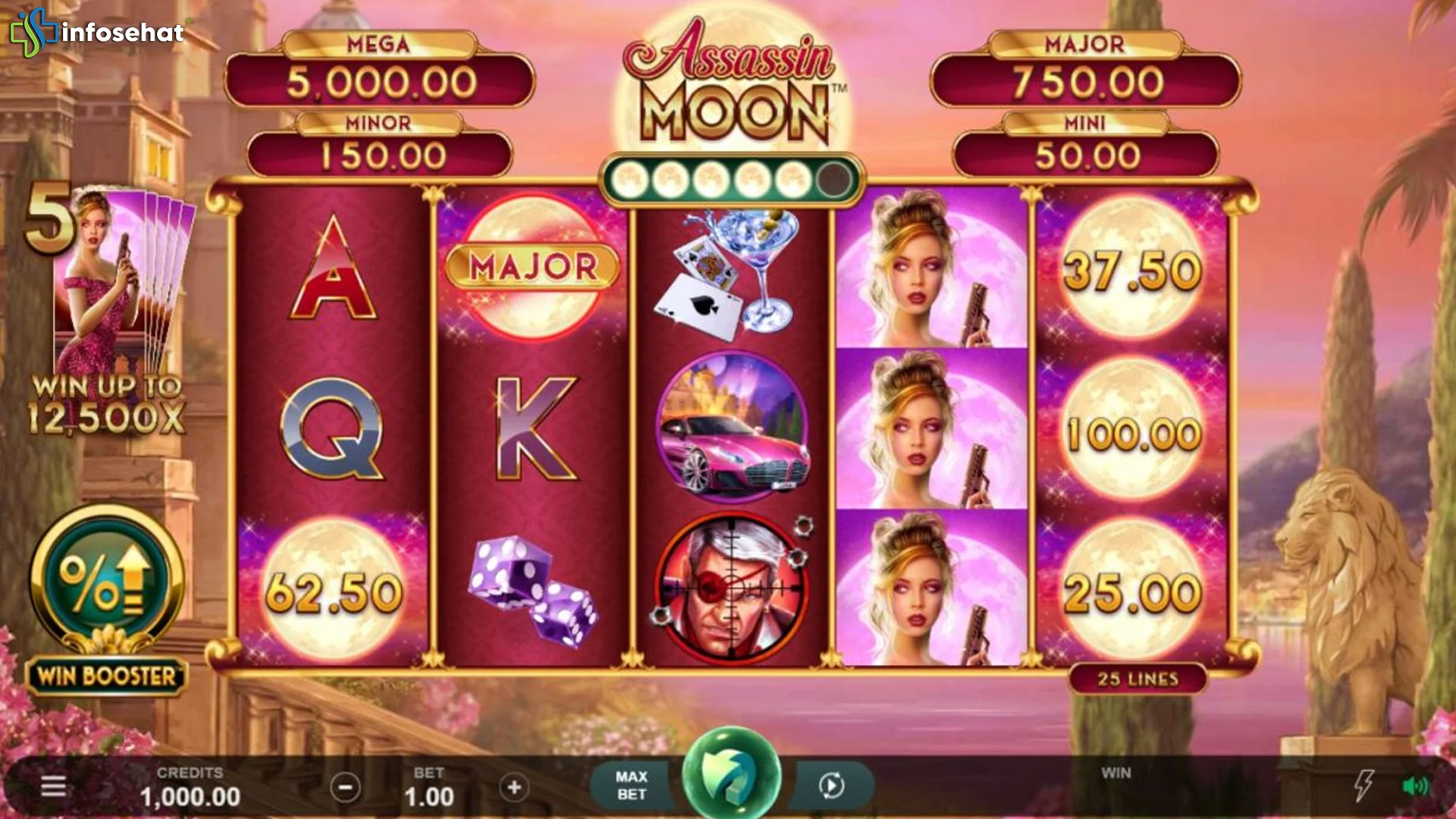Click the infosehat logo
This screenshot has height=819, width=1456.
tap(97, 32)
